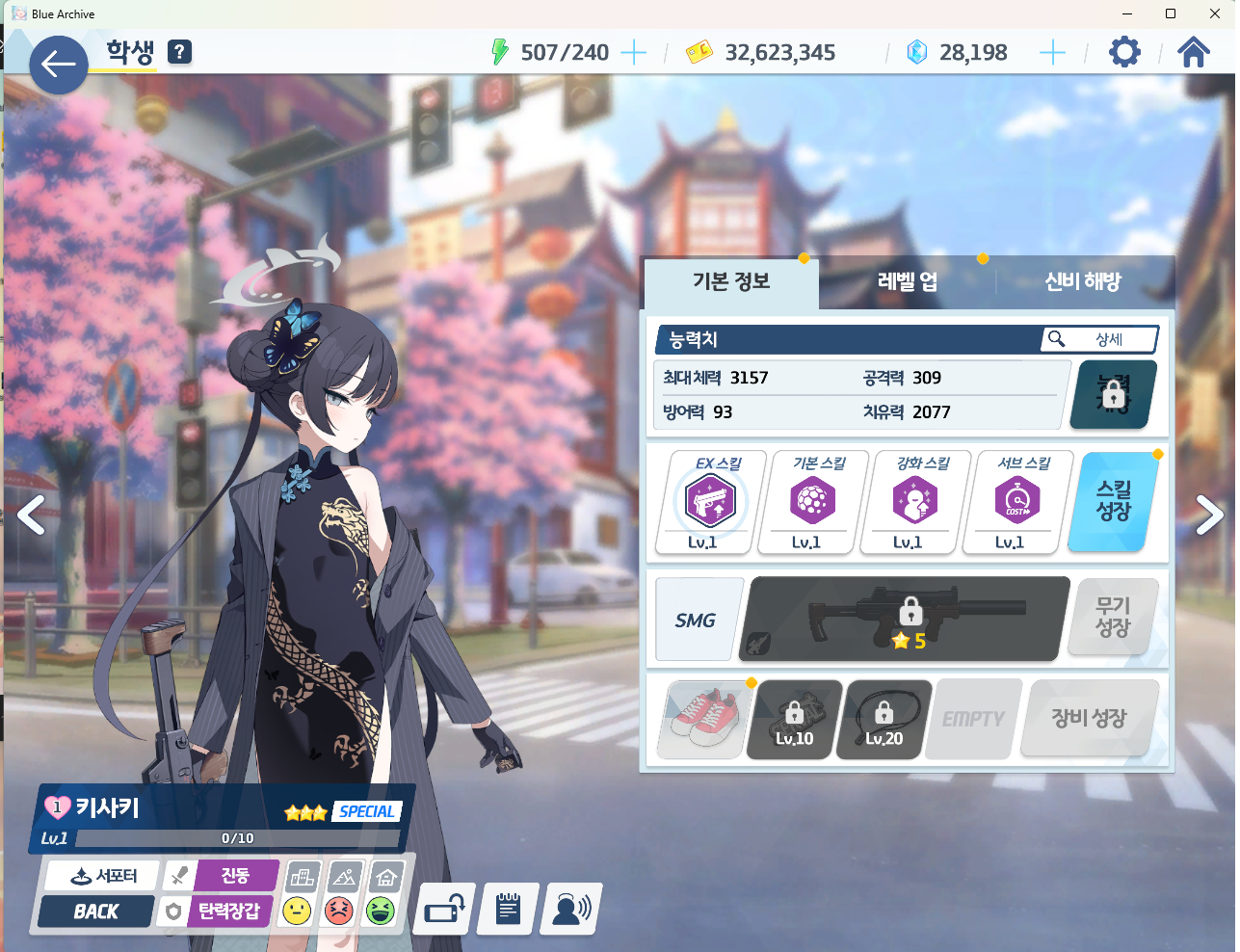Select the 기본 정보 tab
The height and width of the screenshot is (952, 1240).
tap(731, 281)
